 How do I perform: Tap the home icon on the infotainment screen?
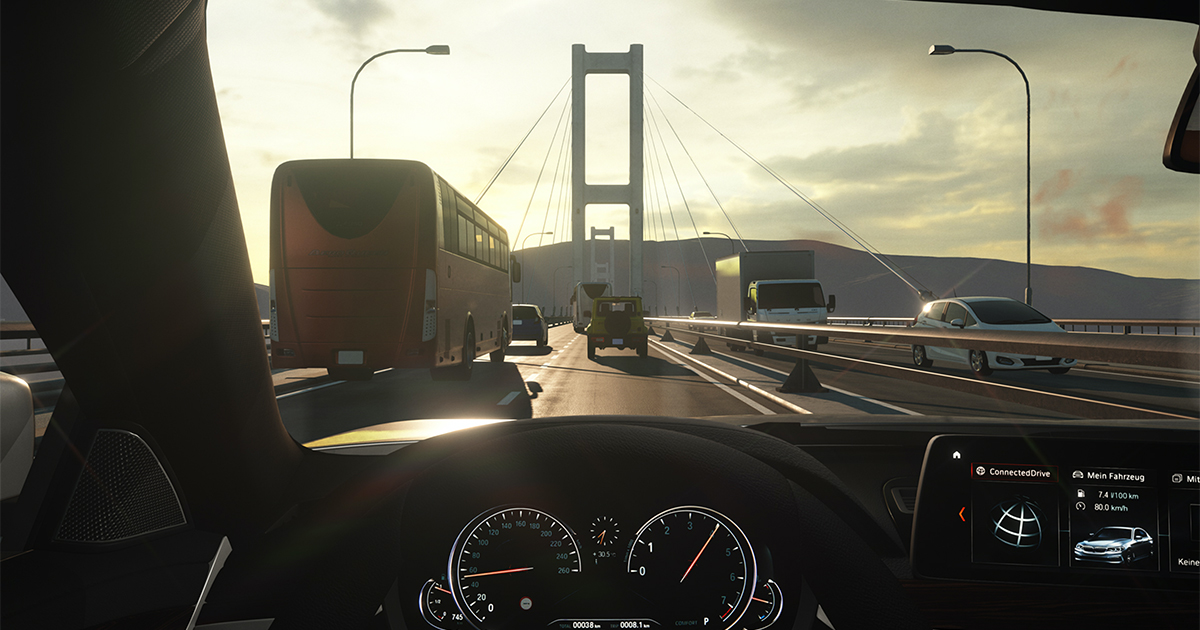[x=957, y=455]
